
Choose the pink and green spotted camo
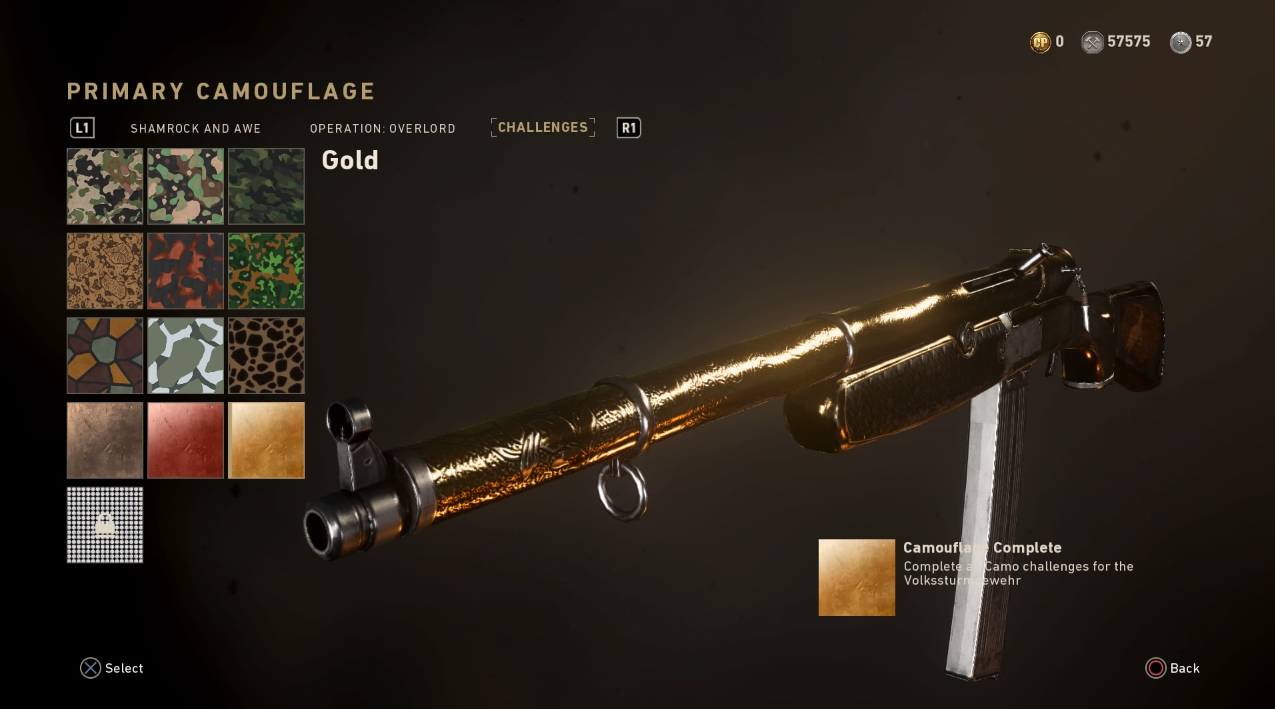(186, 186)
